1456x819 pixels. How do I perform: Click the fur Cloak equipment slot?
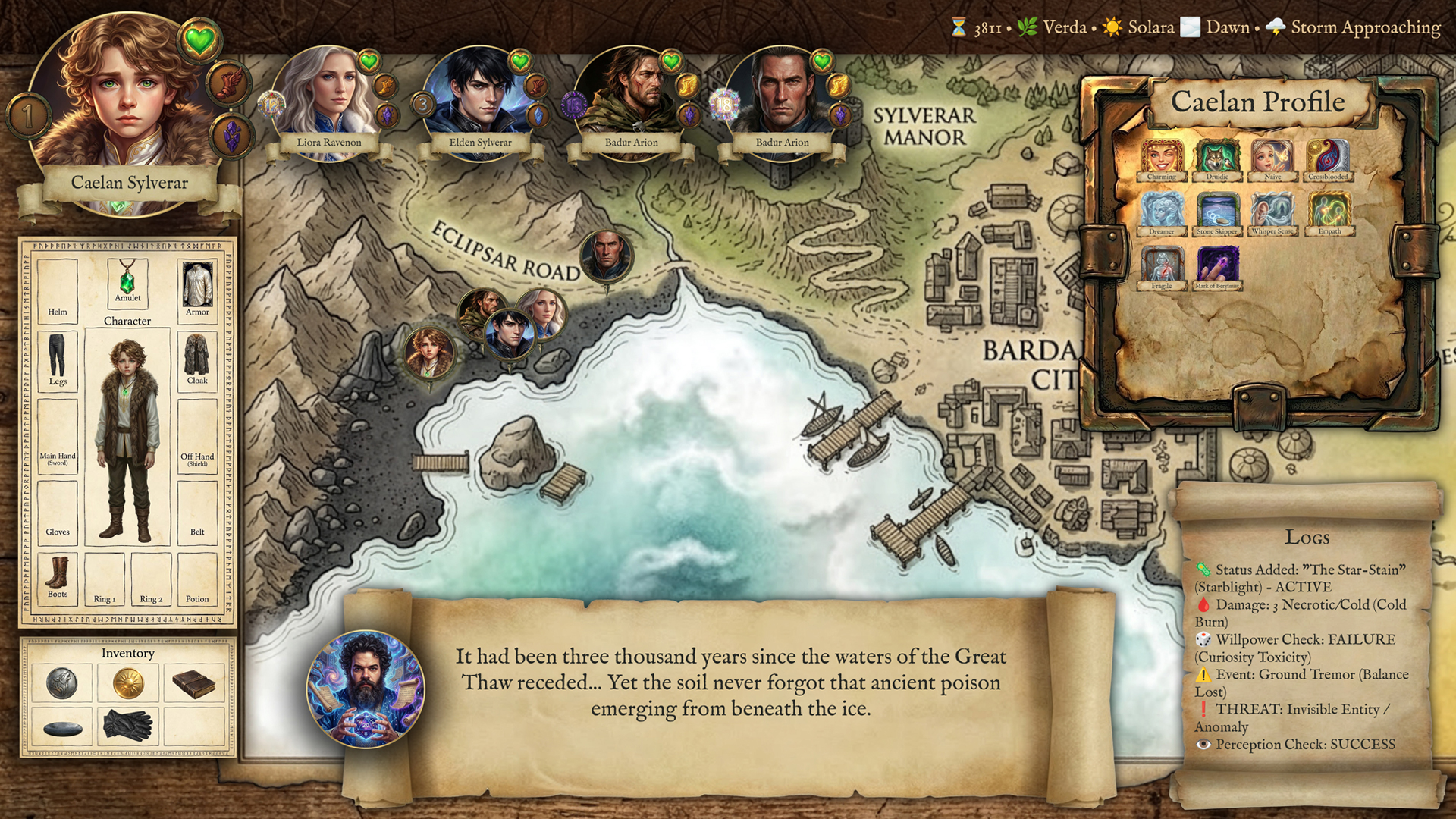(197, 356)
